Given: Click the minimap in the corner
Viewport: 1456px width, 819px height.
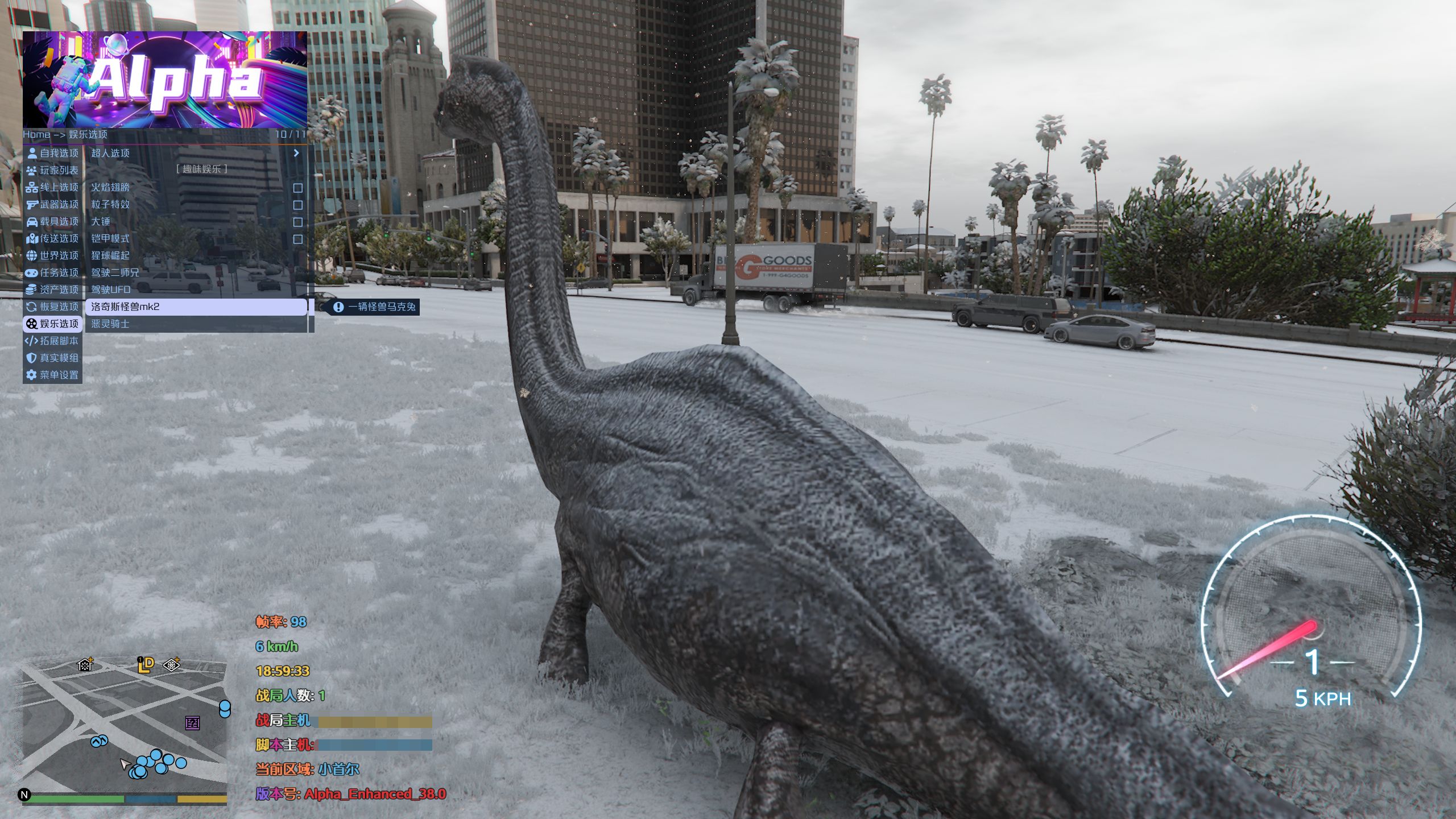Looking at the screenshot, I should pos(125,731).
